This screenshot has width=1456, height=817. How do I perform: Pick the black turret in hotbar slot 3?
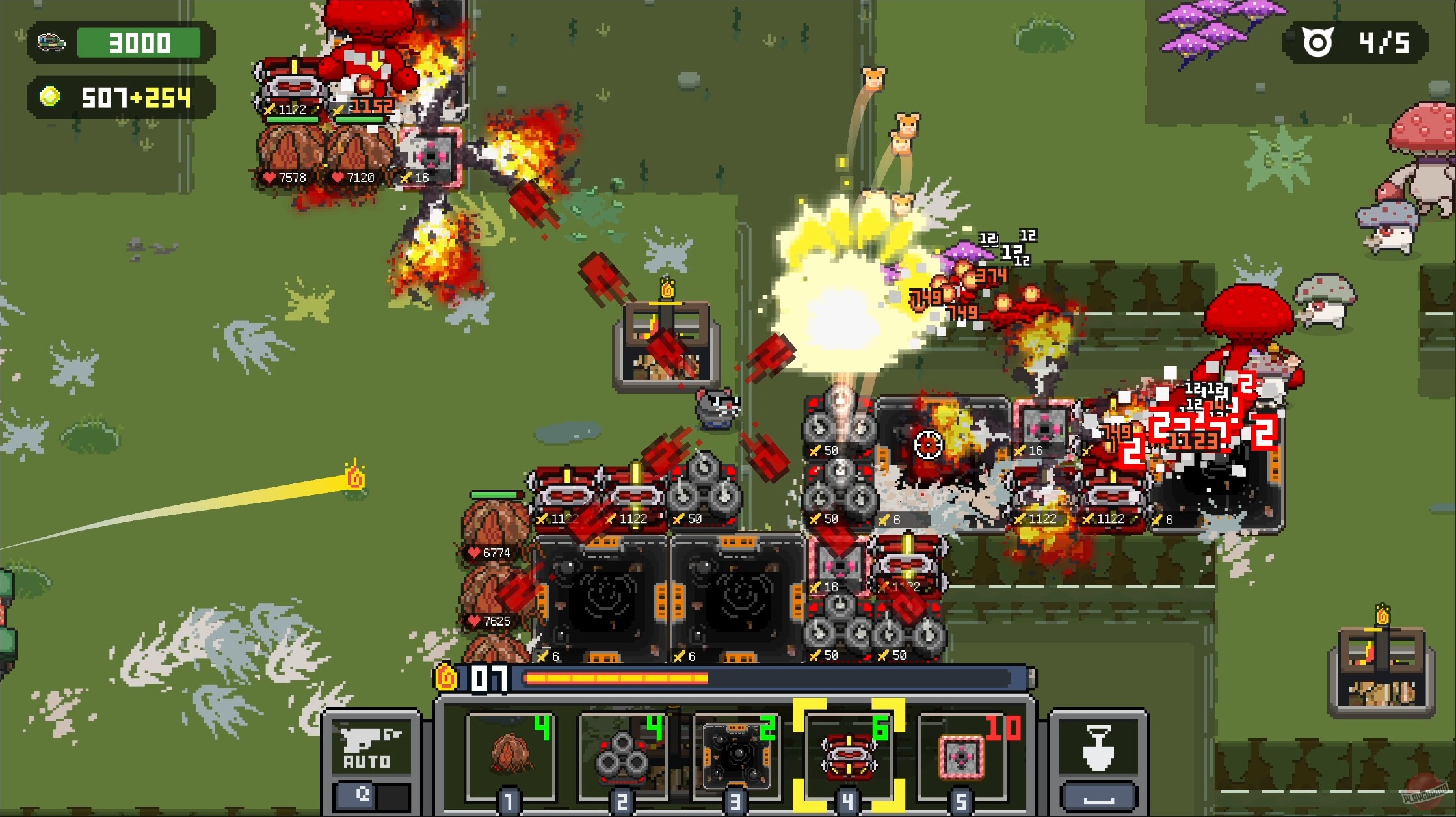point(736,755)
